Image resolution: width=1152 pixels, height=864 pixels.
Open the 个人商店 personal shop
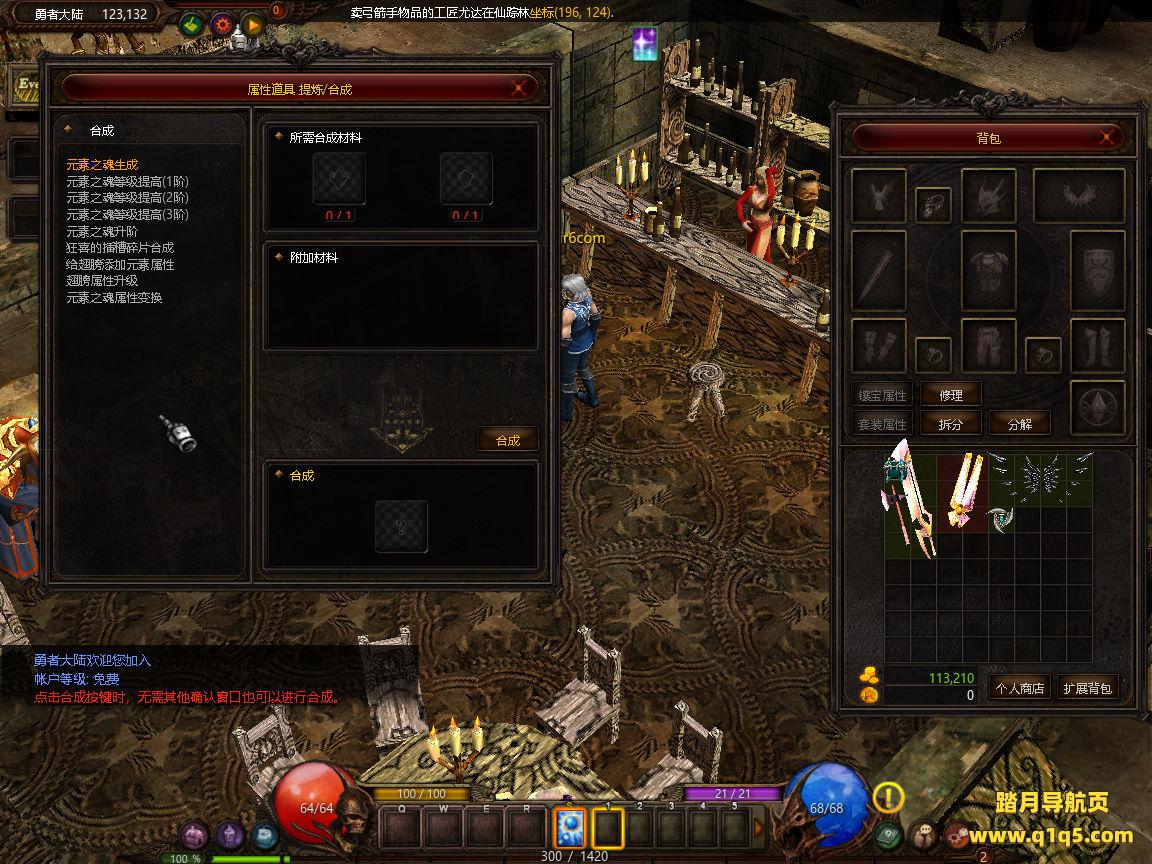tap(1018, 688)
